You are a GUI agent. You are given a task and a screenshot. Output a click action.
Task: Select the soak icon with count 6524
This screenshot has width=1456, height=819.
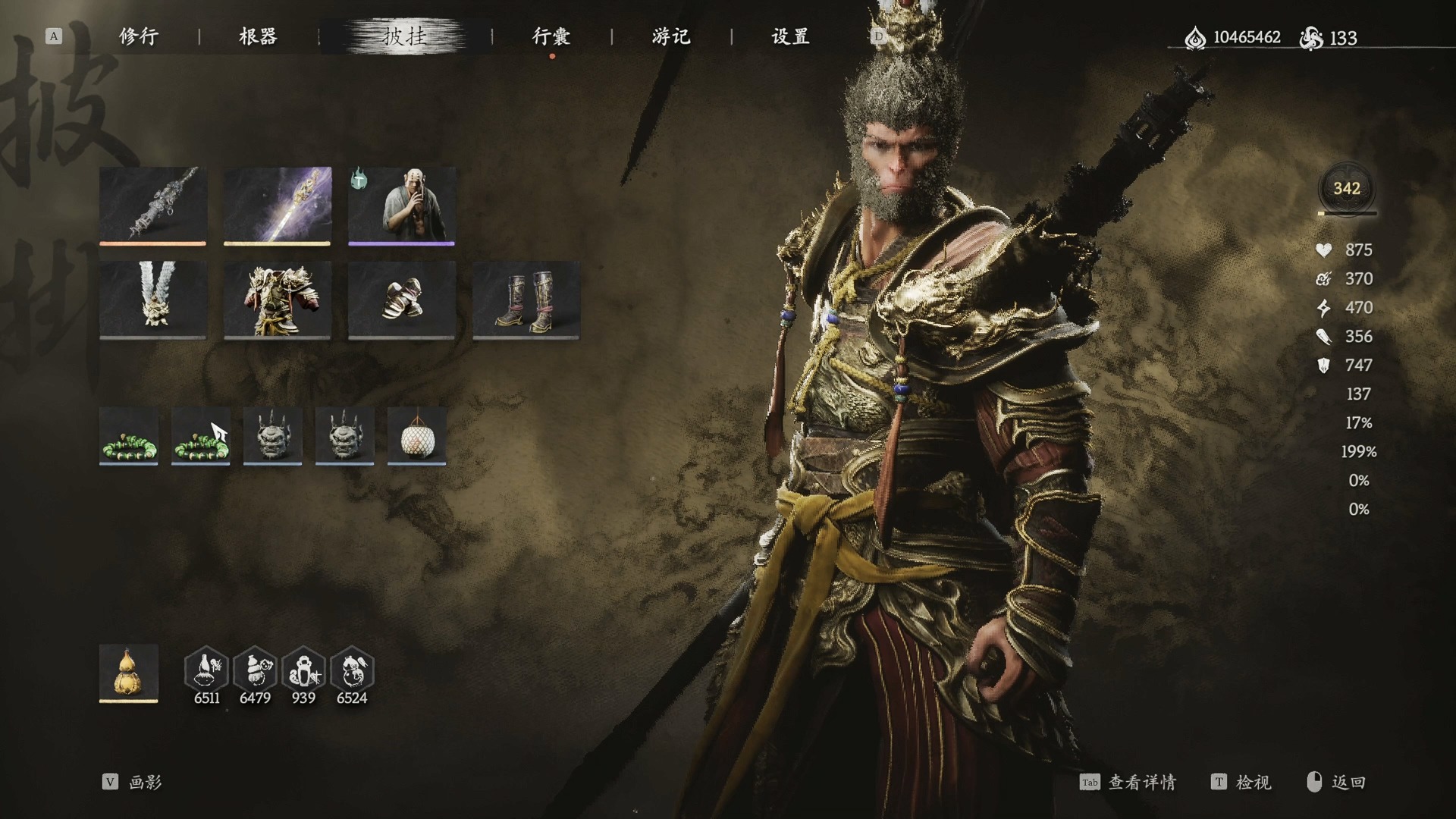pyautogui.click(x=352, y=670)
